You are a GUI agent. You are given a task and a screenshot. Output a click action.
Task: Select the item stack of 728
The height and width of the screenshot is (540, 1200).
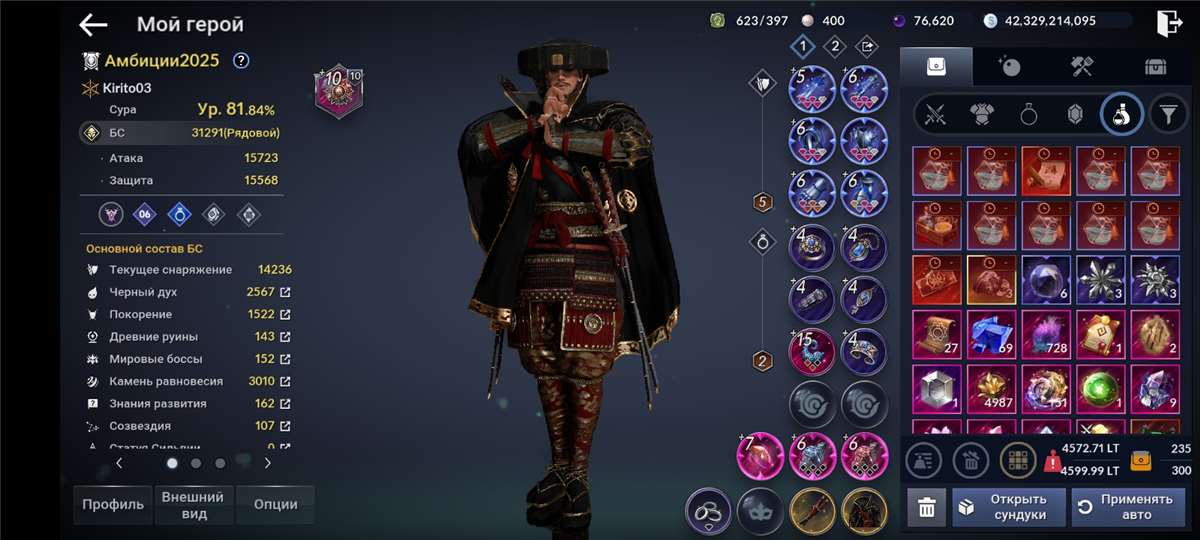tap(1042, 334)
